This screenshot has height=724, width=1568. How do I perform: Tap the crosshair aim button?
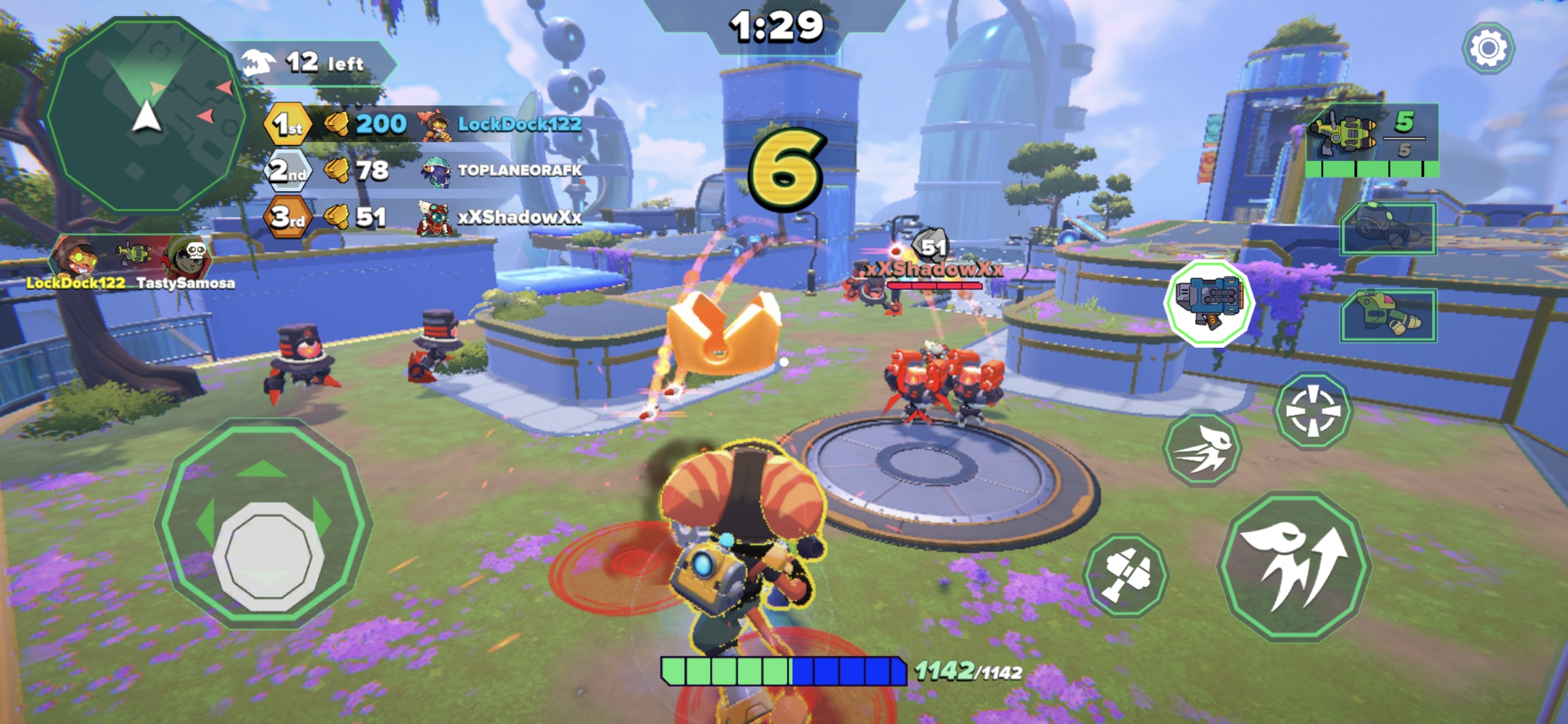pos(1313,410)
